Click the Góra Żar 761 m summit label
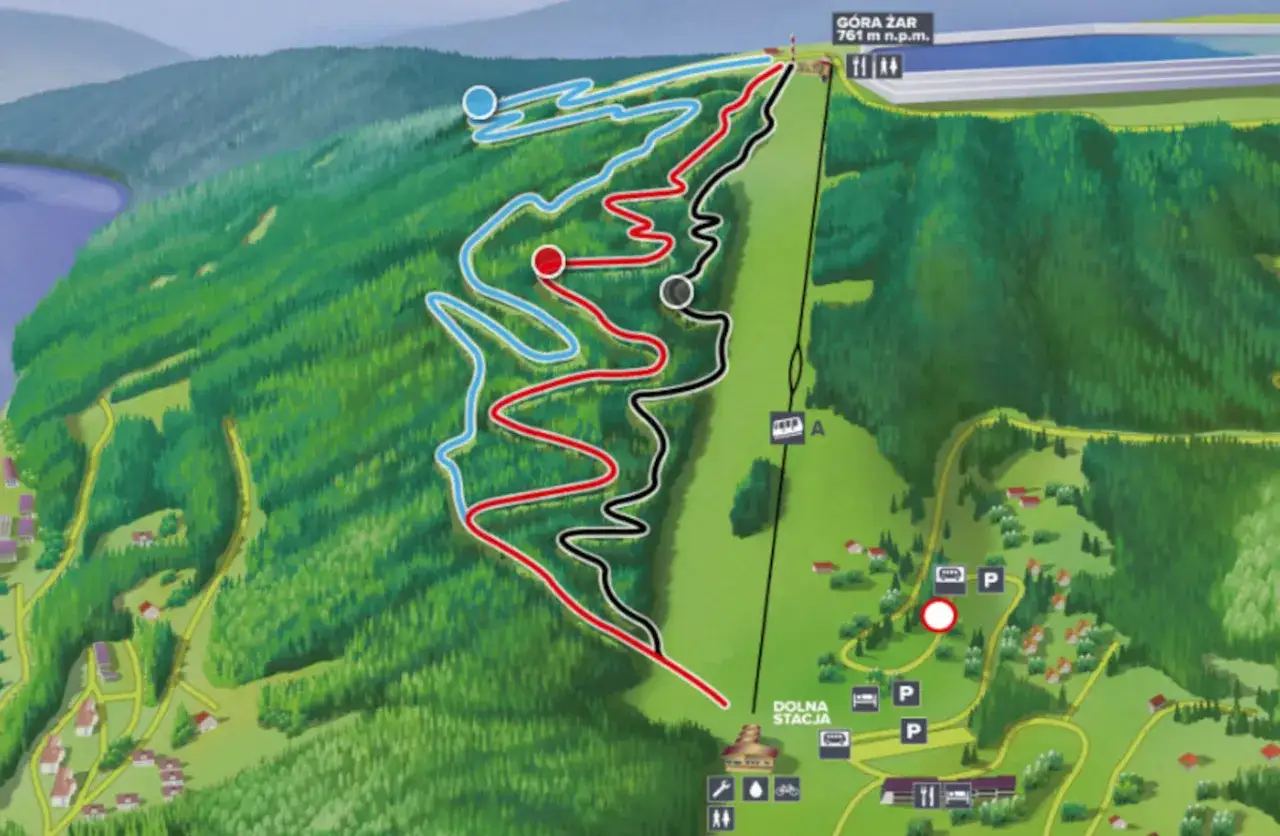Screen dimensions: 1280x836 pos(882,28)
